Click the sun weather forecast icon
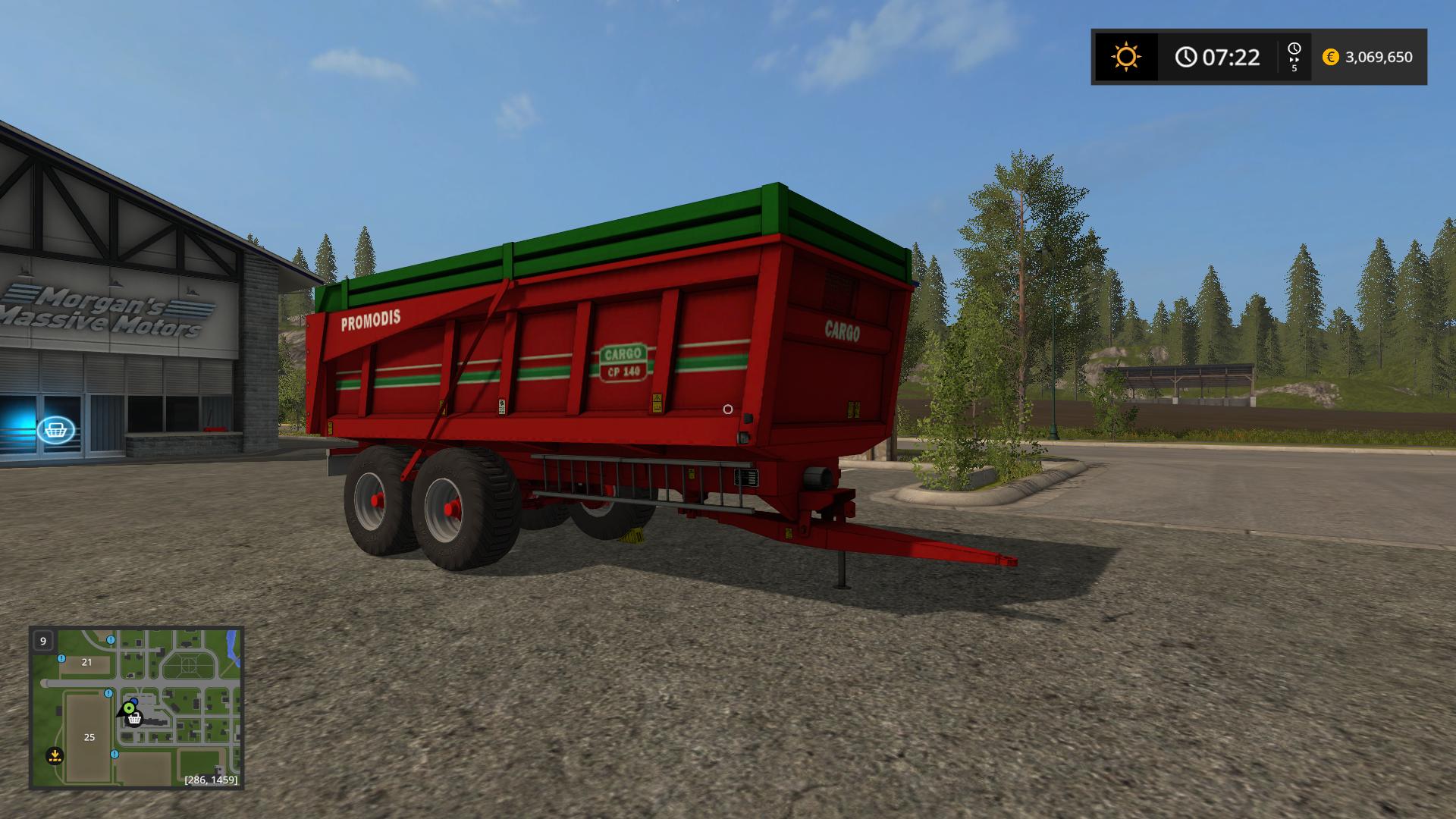Screen dimensions: 1456x819 (1125, 57)
